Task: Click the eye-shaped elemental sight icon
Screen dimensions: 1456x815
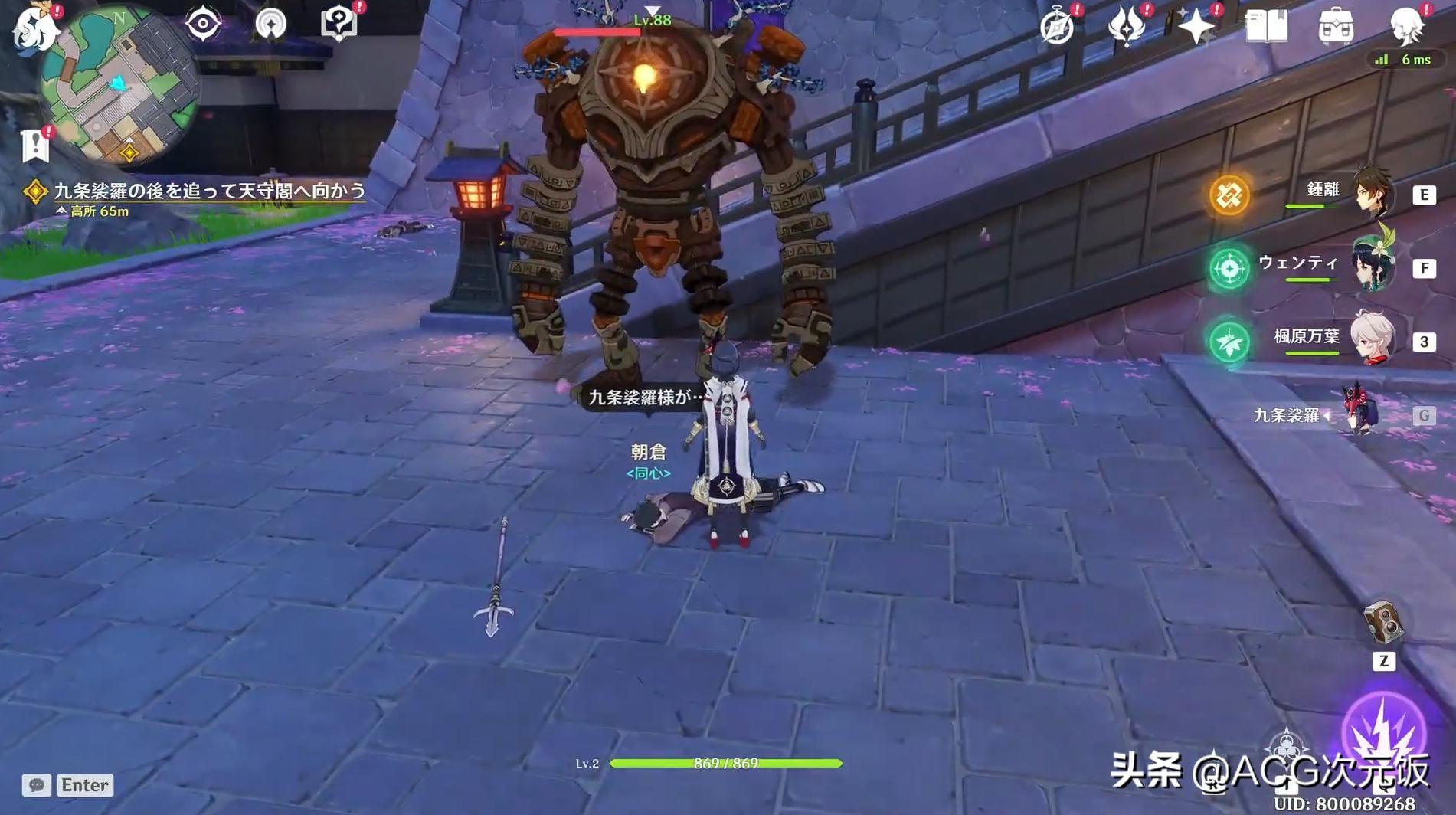Action: [x=203, y=25]
